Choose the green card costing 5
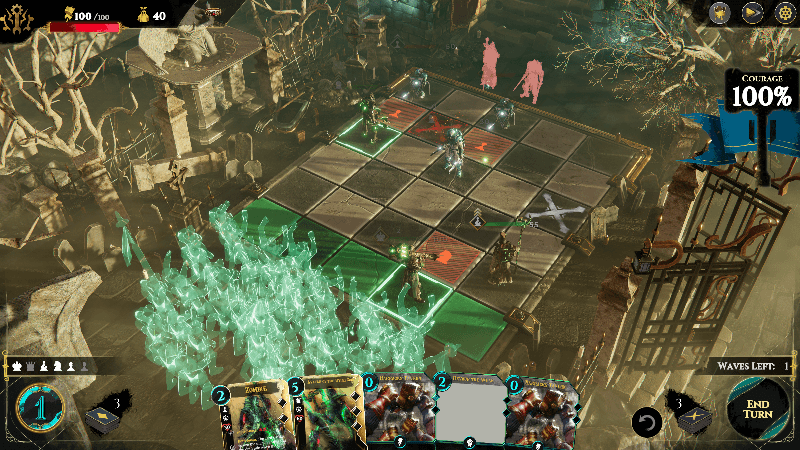 pyautogui.click(x=325, y=415)
